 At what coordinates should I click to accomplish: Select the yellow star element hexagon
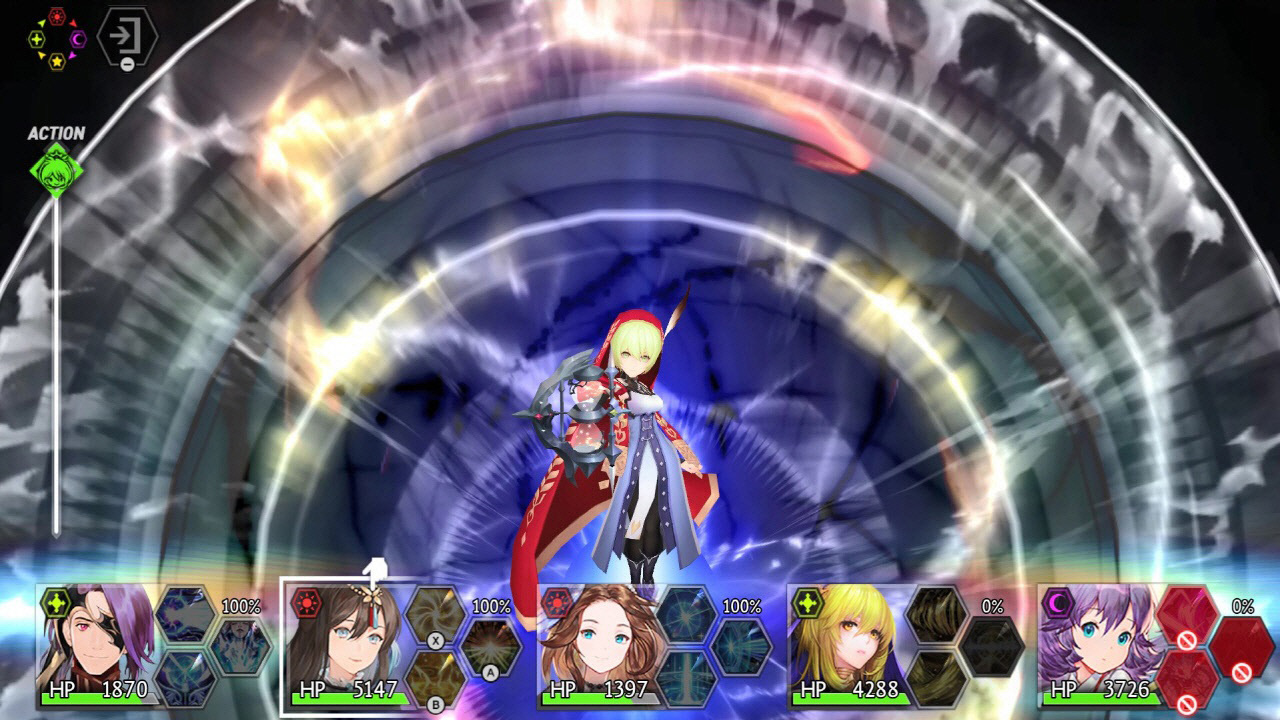(x=58, y=61)
